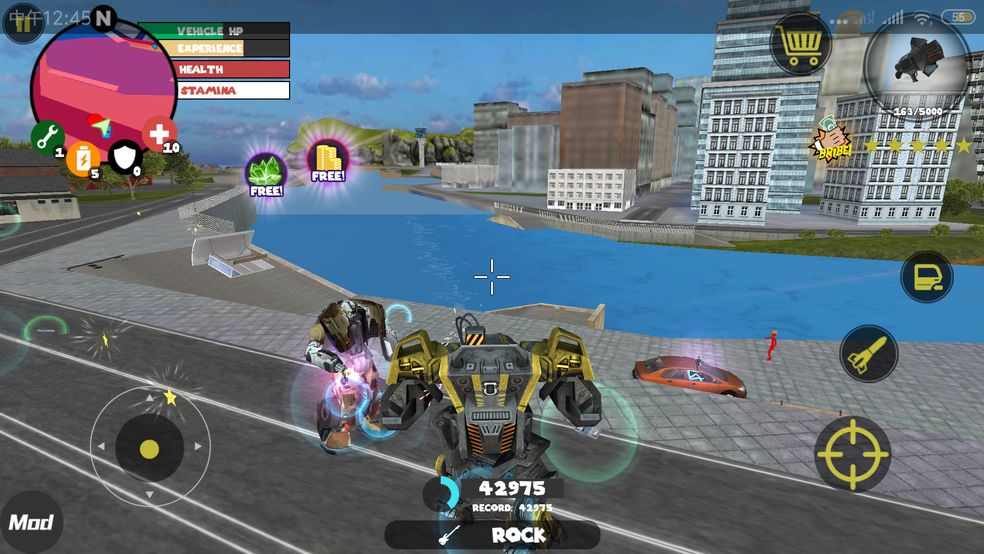
Task: Tap the yellow crosshair fire button
Action: pos(852,453)
